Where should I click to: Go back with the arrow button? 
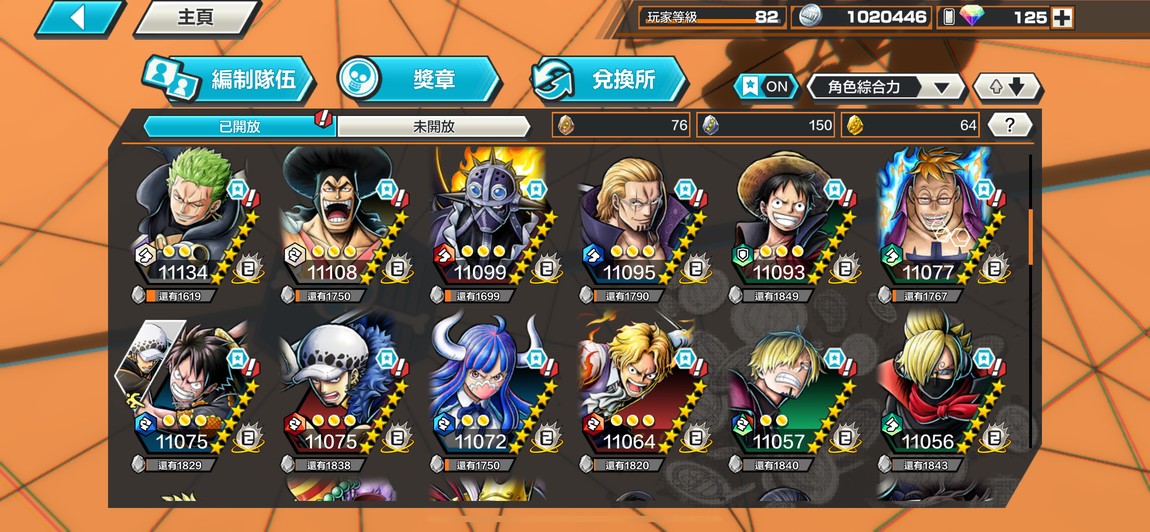click(78, 17)
